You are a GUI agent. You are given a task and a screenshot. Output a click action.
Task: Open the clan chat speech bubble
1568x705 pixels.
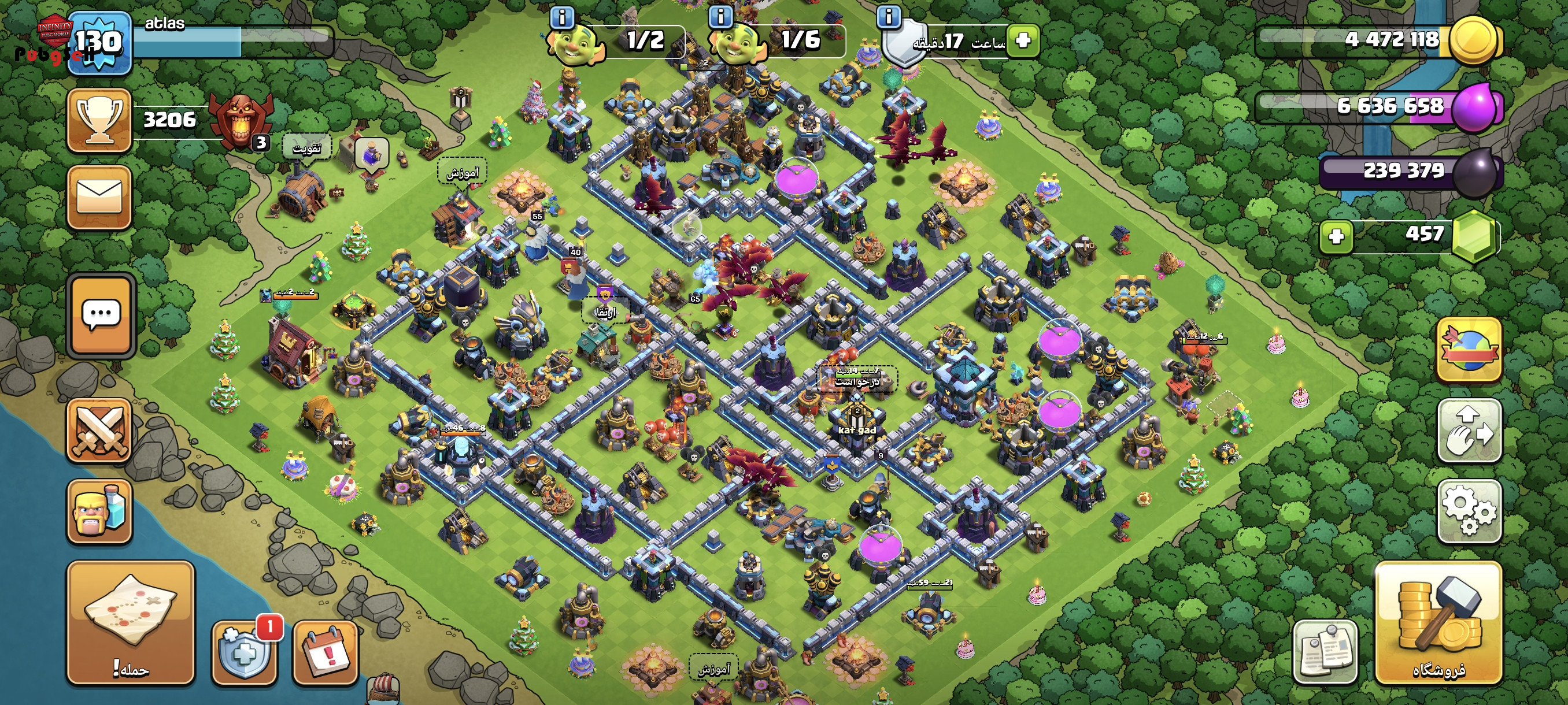pyautogui.click(x=101, y=314)
